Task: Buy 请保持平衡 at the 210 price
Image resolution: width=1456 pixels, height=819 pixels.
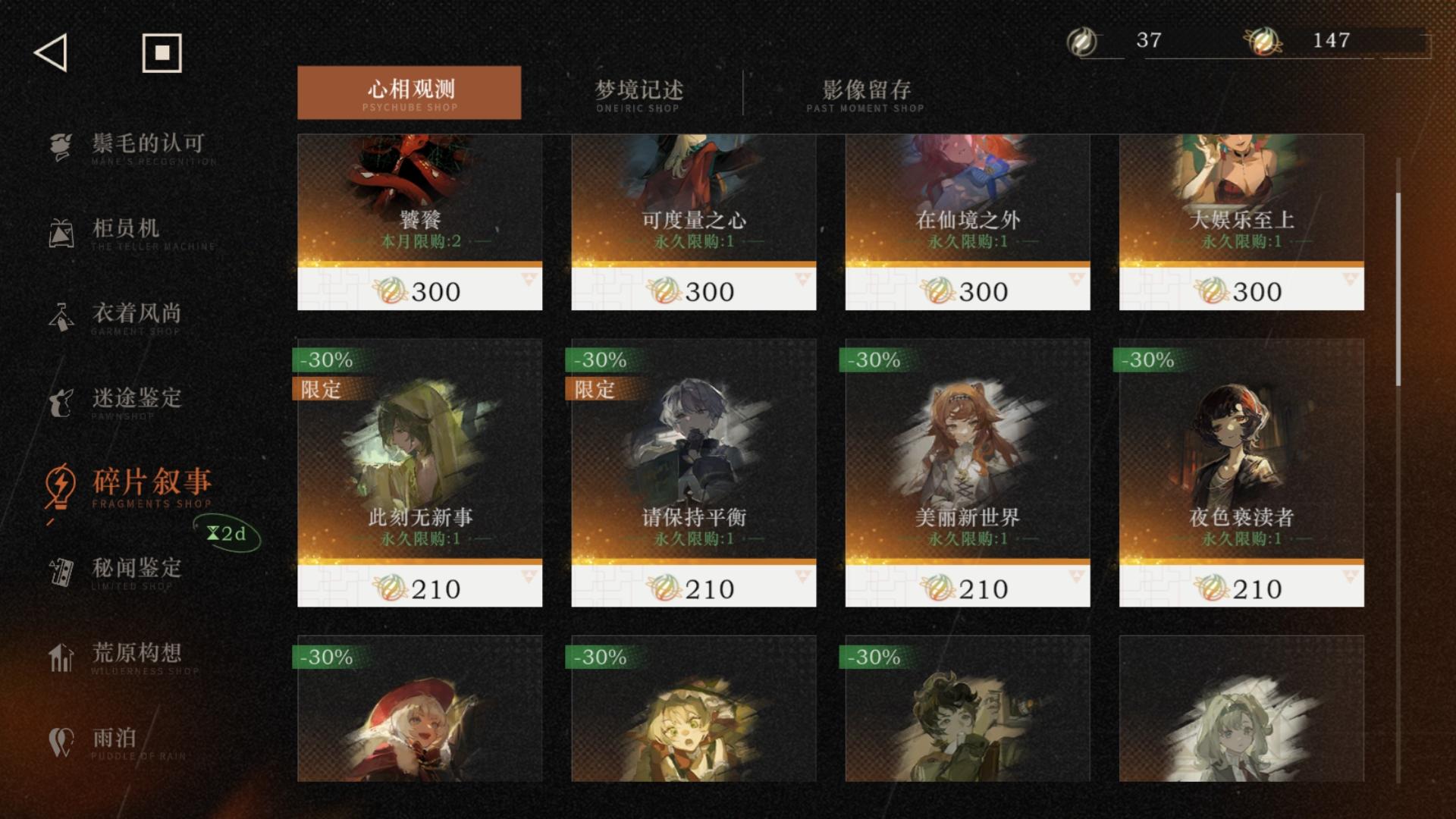Action: [694, 587]
